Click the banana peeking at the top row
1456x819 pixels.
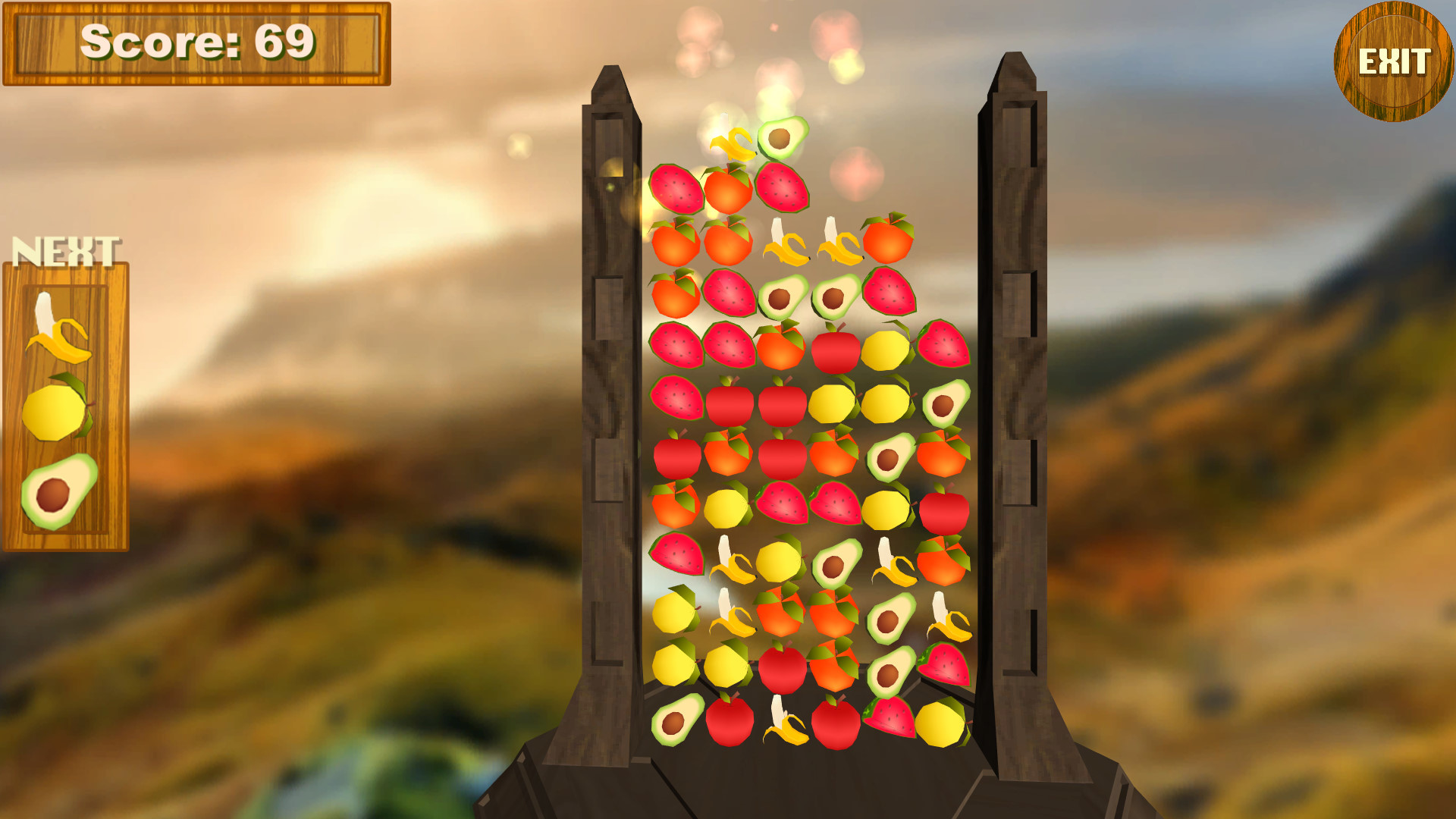tap(732, 144)
